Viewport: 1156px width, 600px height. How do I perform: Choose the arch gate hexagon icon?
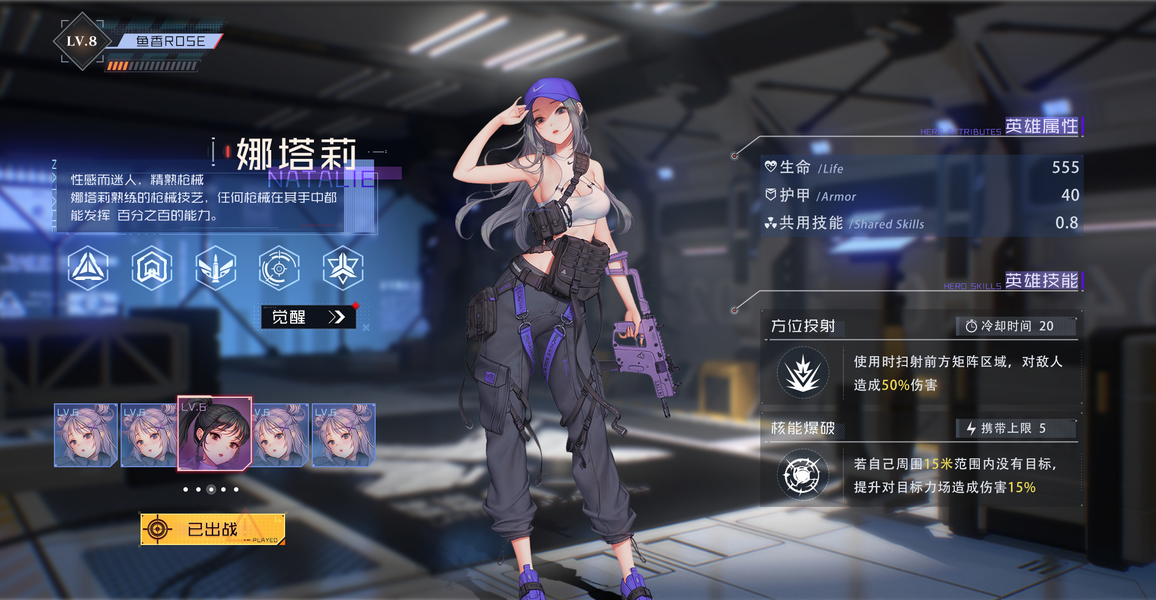pos(152,267)
